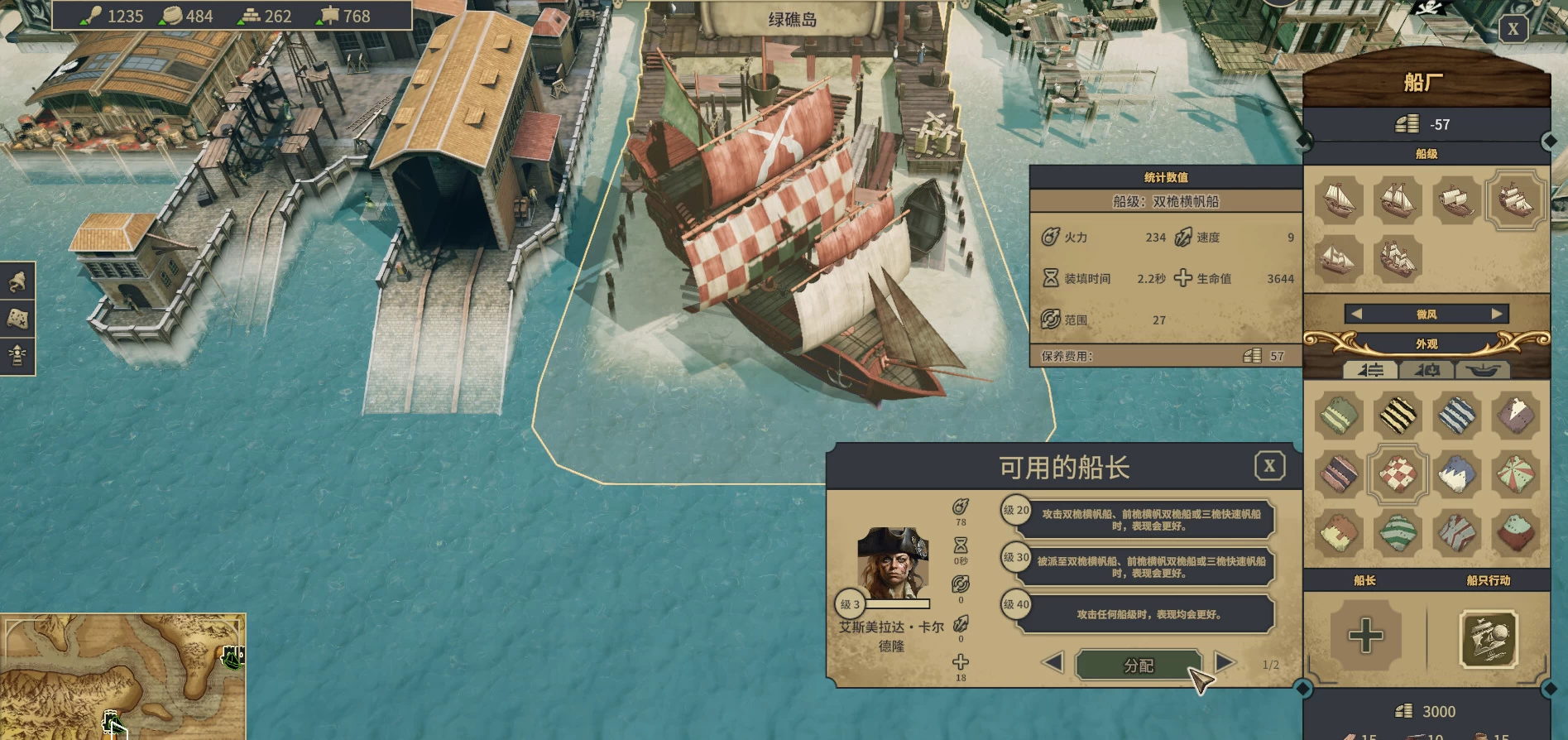Click the minimap

[122, 675]
